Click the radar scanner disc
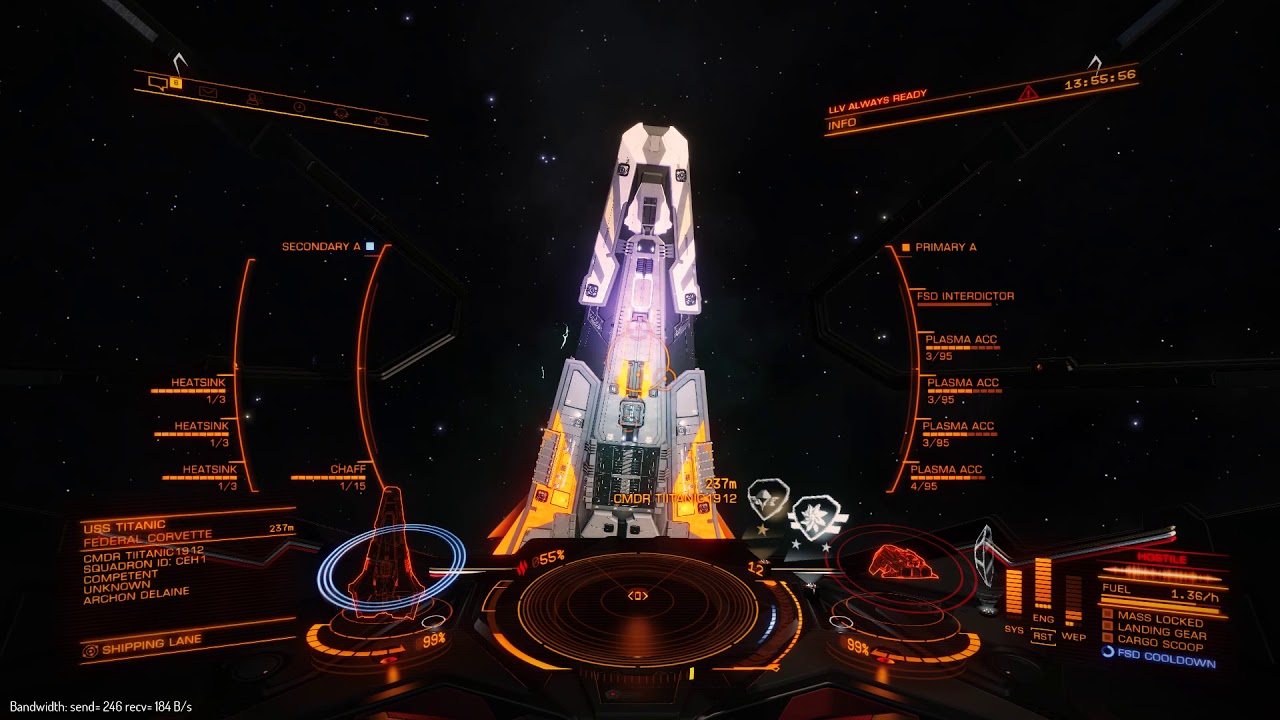This screenshot has width=1280, height=720. pos(638,598)
